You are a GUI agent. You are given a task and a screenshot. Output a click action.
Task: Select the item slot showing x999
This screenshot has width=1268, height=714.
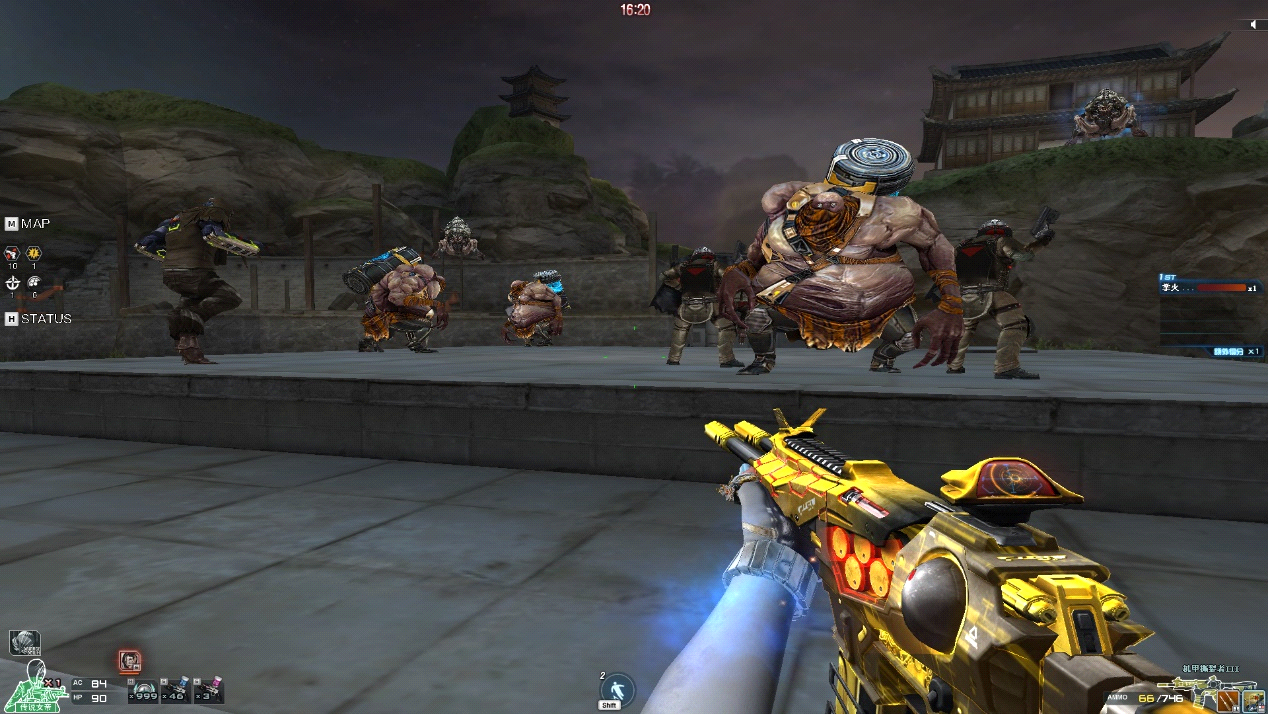coord(146,690)
